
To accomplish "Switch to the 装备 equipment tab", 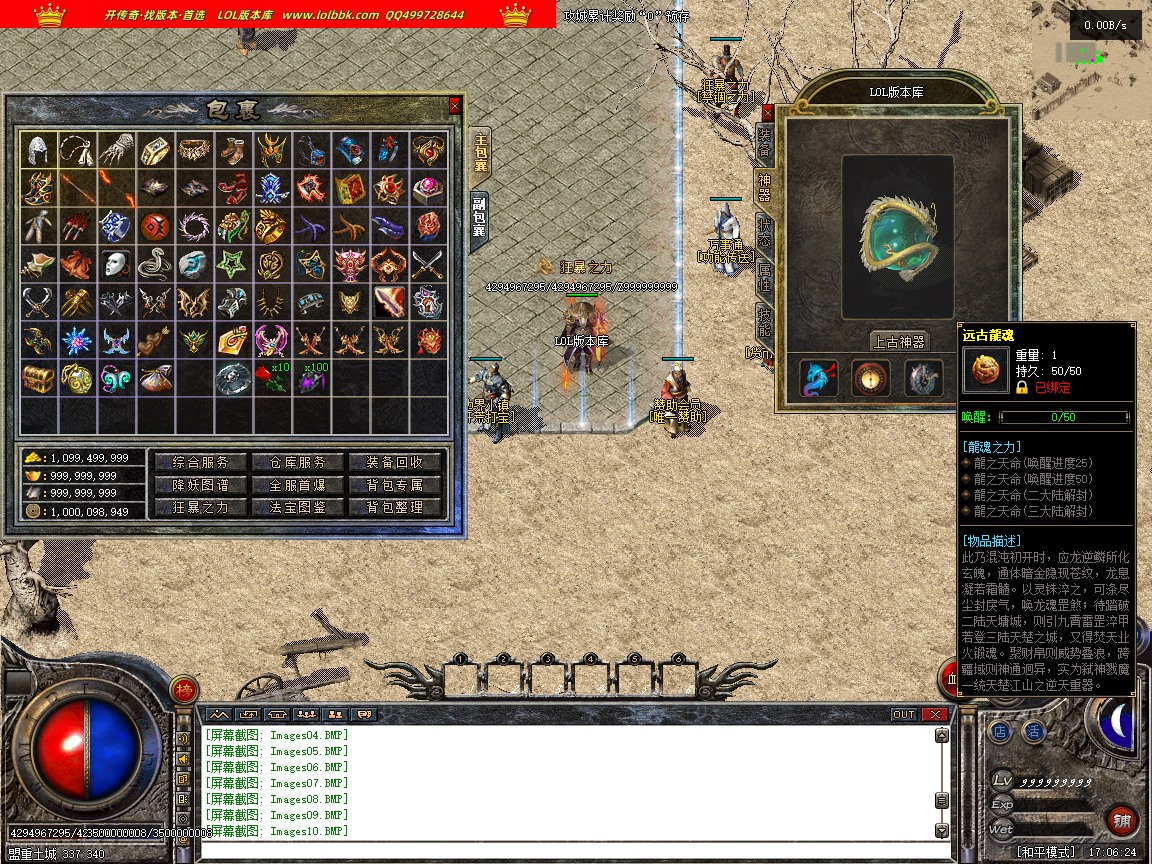I will coord(764,144).
